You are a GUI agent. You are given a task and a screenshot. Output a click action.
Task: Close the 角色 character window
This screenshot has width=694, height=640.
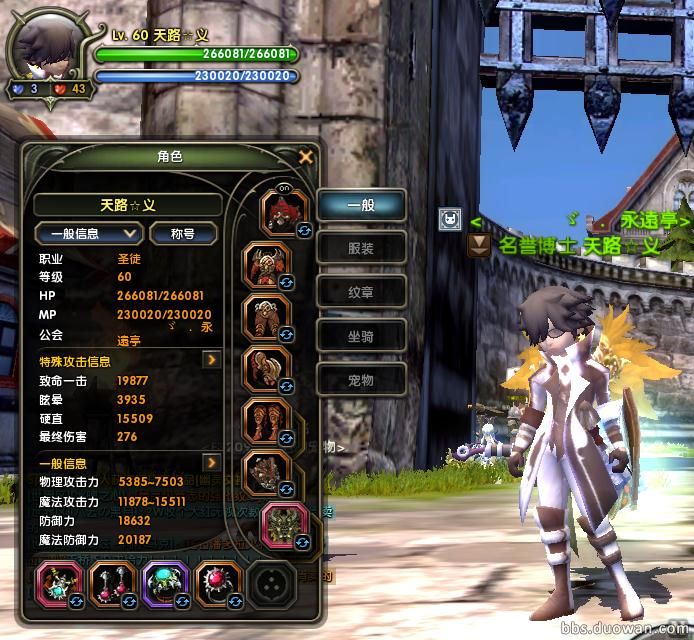(x=306, y=157)
